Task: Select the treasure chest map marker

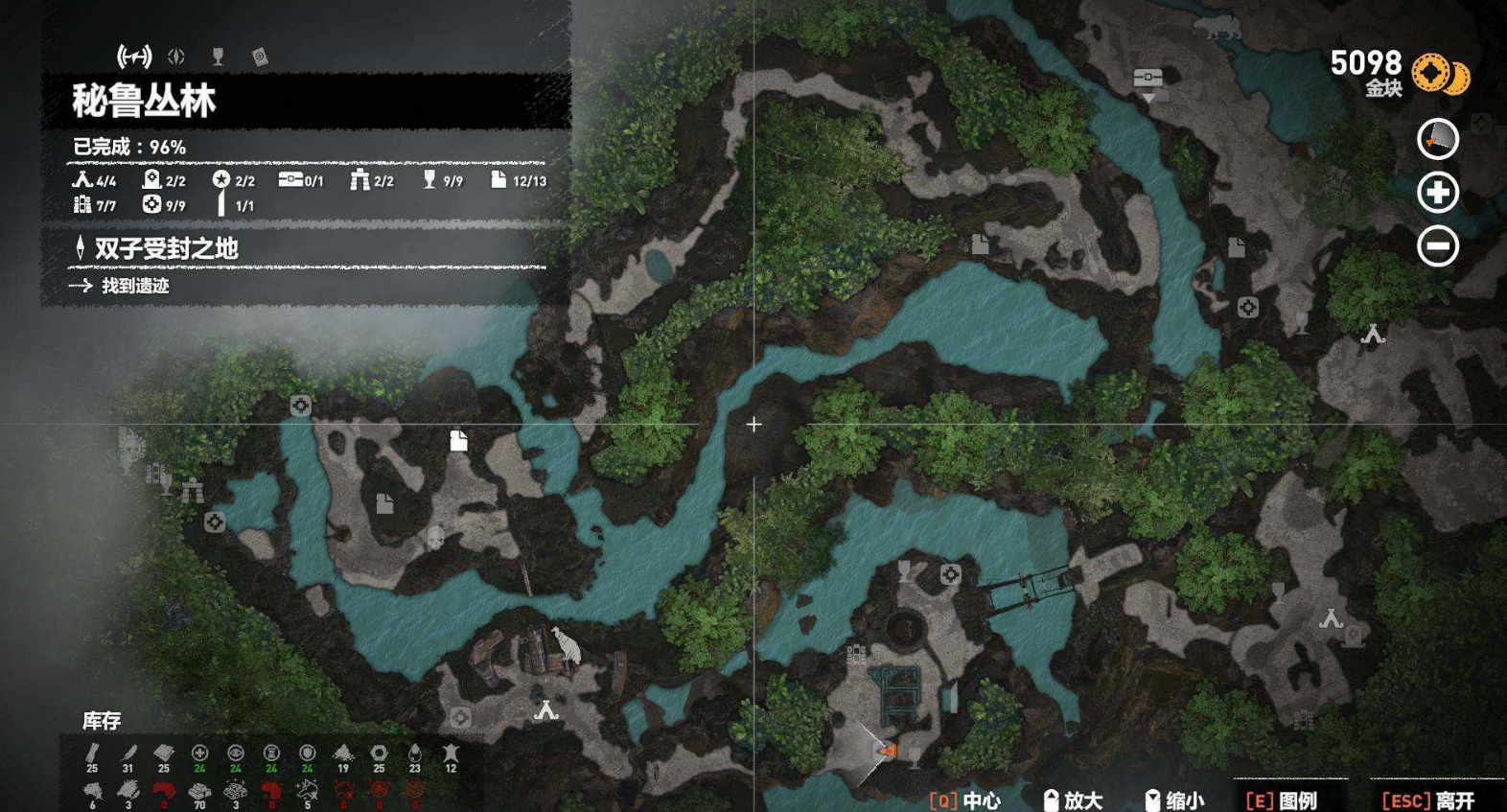Action: coord(1148,78)
